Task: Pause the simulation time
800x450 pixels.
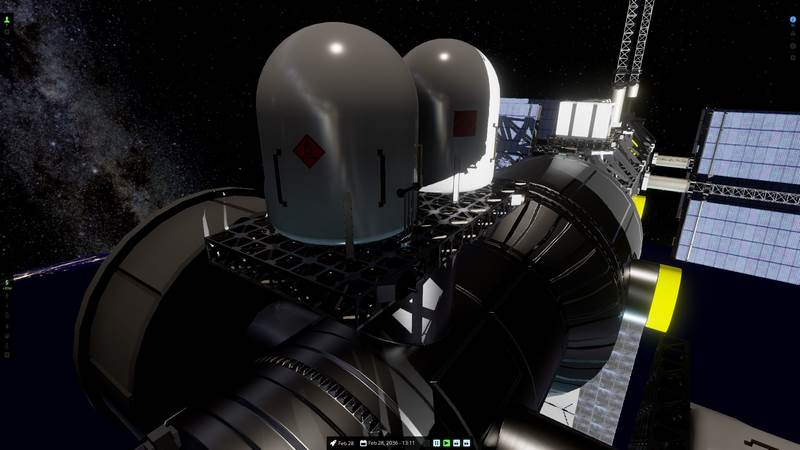Action: click(437, 442)
